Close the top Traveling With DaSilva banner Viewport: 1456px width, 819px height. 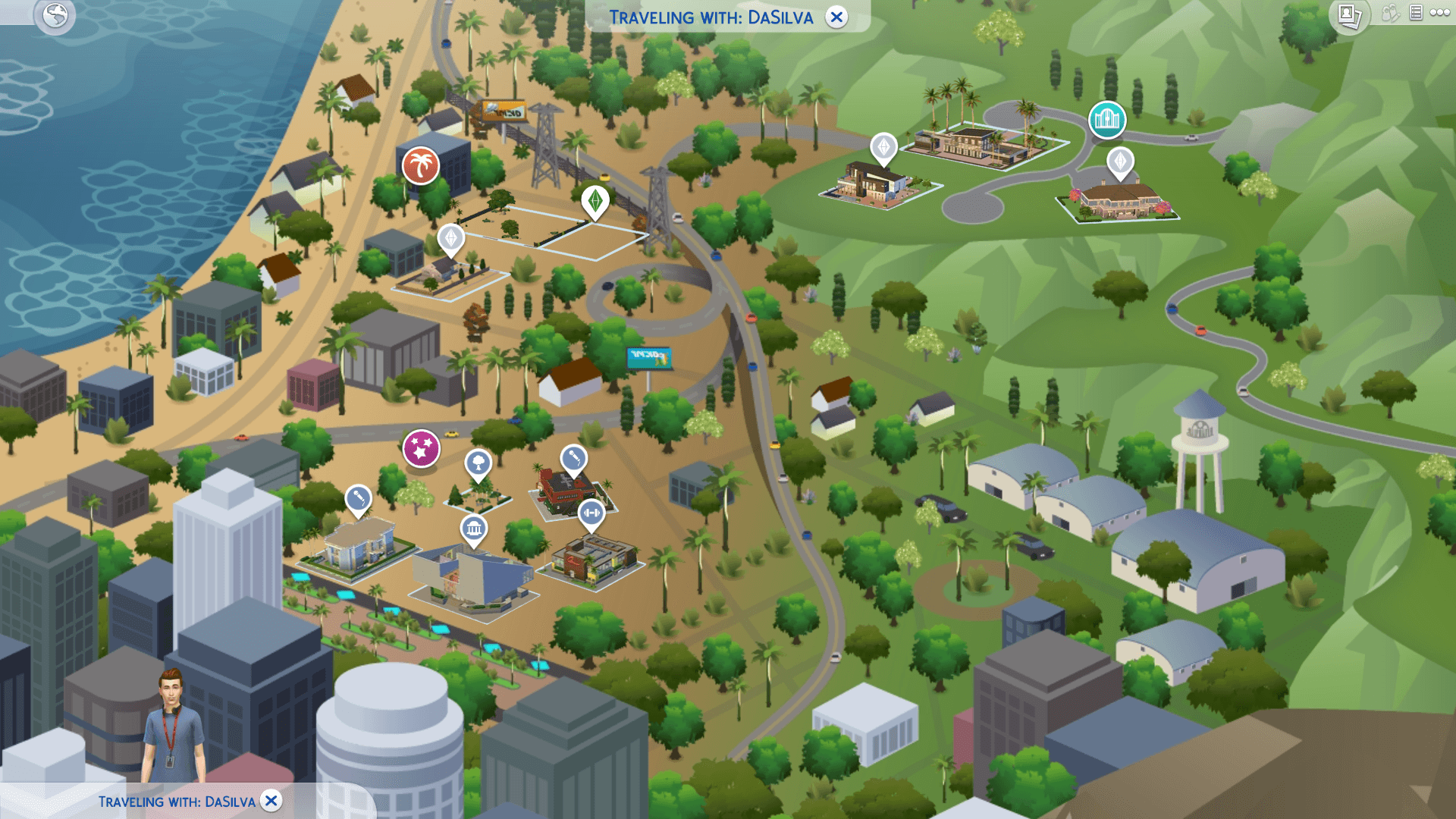[x=836, y=17]
